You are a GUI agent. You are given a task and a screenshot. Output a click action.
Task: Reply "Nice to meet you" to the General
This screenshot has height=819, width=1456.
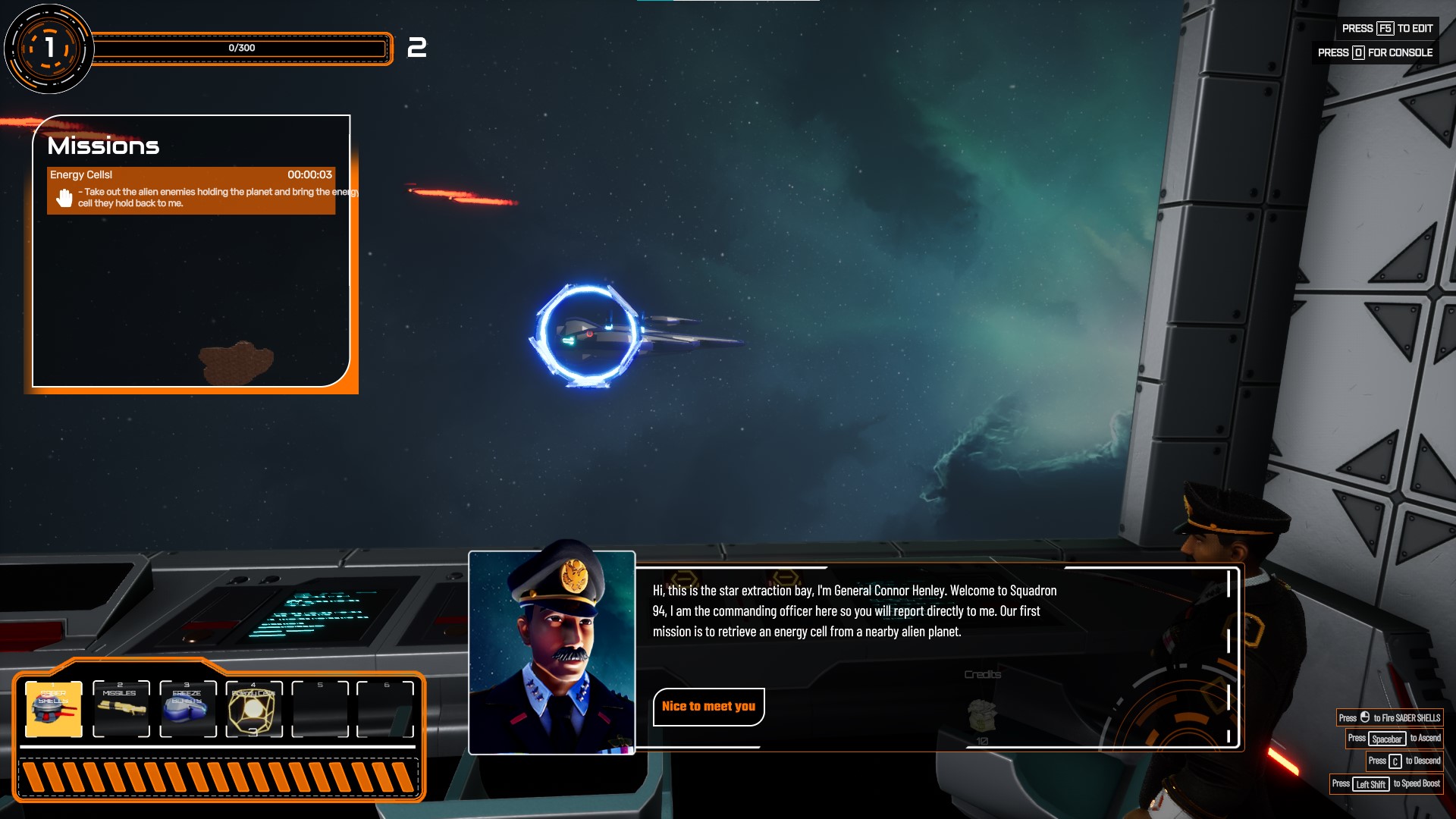[x=708, y=707]
